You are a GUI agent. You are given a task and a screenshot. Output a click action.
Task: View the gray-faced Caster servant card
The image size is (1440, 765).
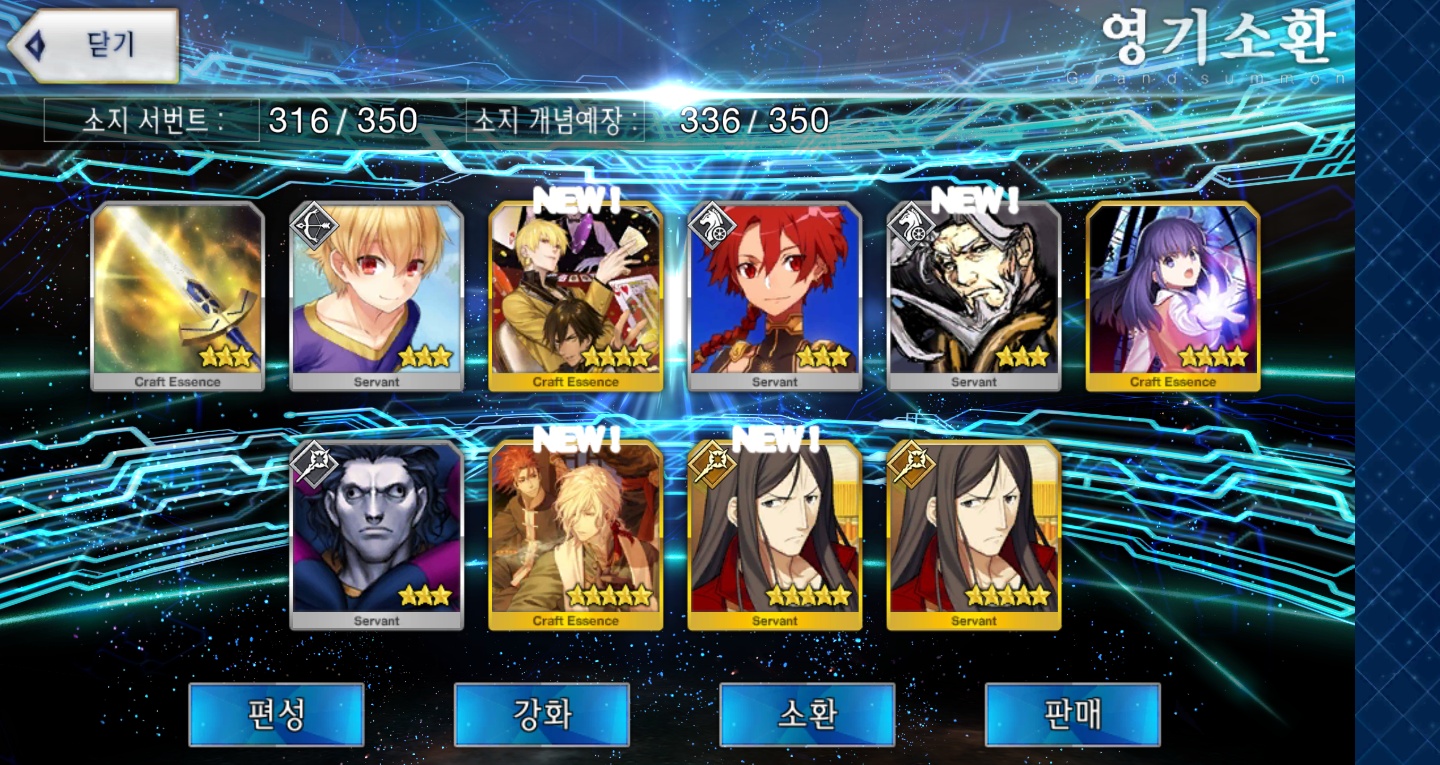[377, 534]
